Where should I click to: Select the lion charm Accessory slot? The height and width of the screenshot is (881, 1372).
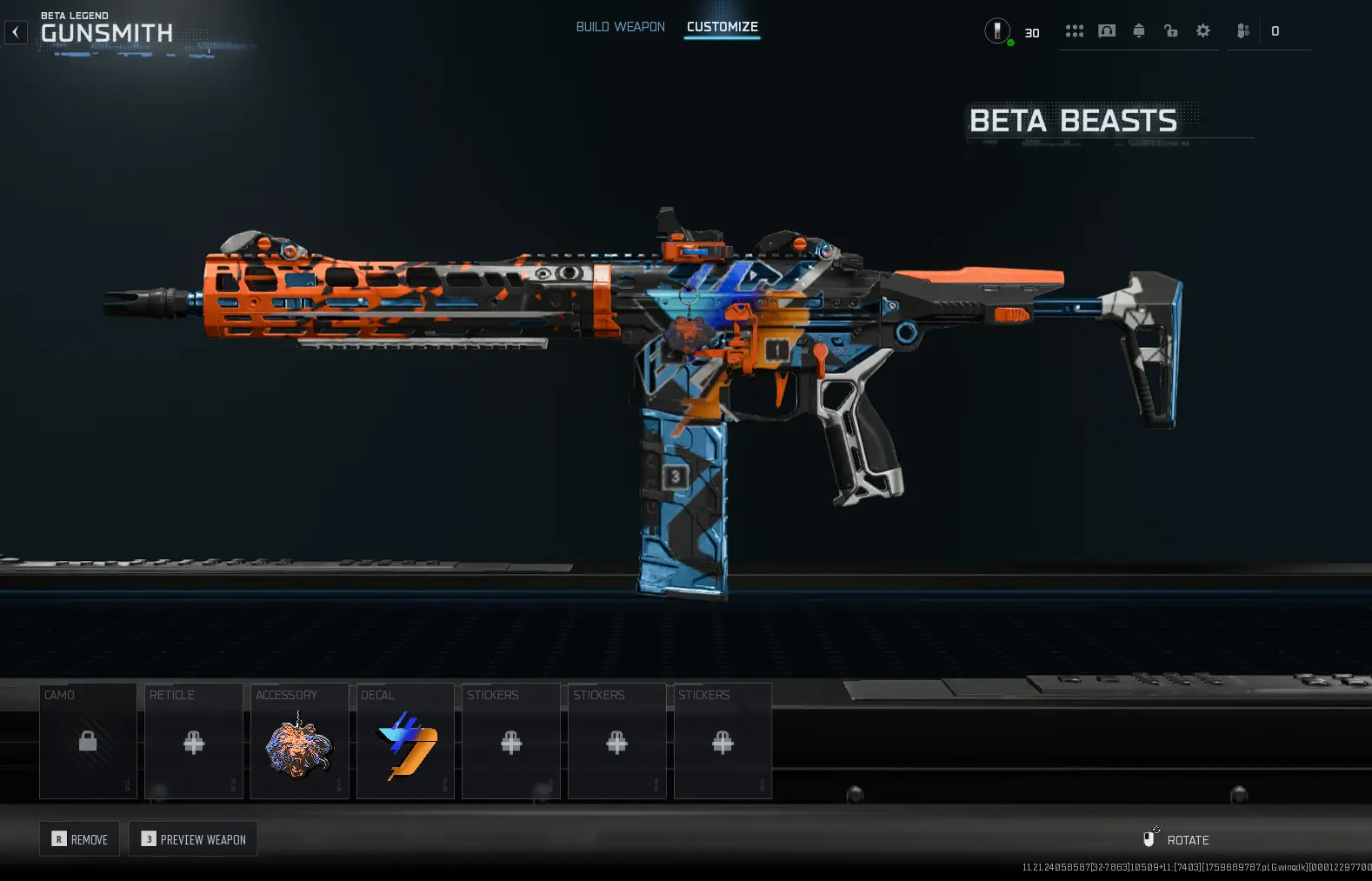click(299, 741)
